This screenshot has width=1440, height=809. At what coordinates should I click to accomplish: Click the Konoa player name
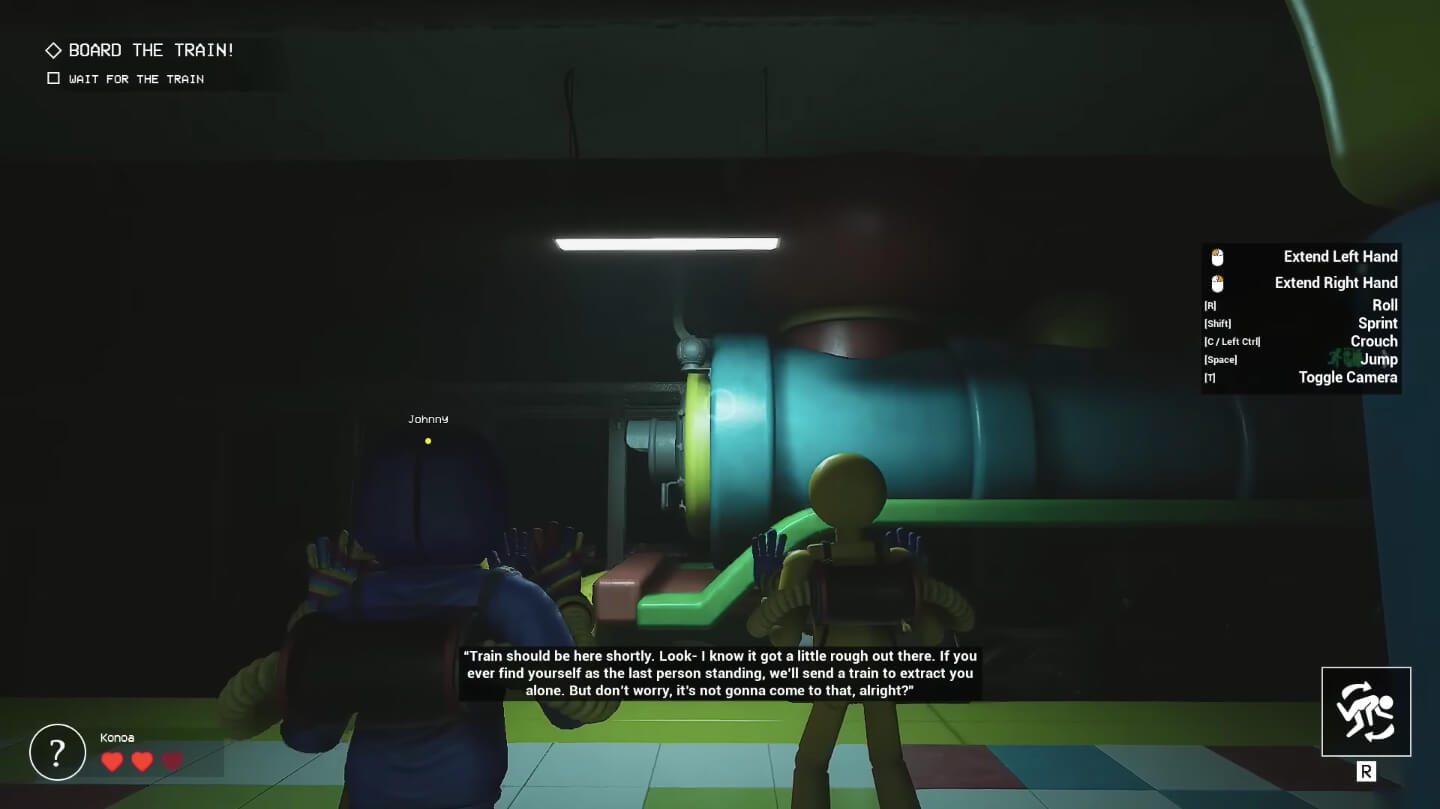coord(117,737)
